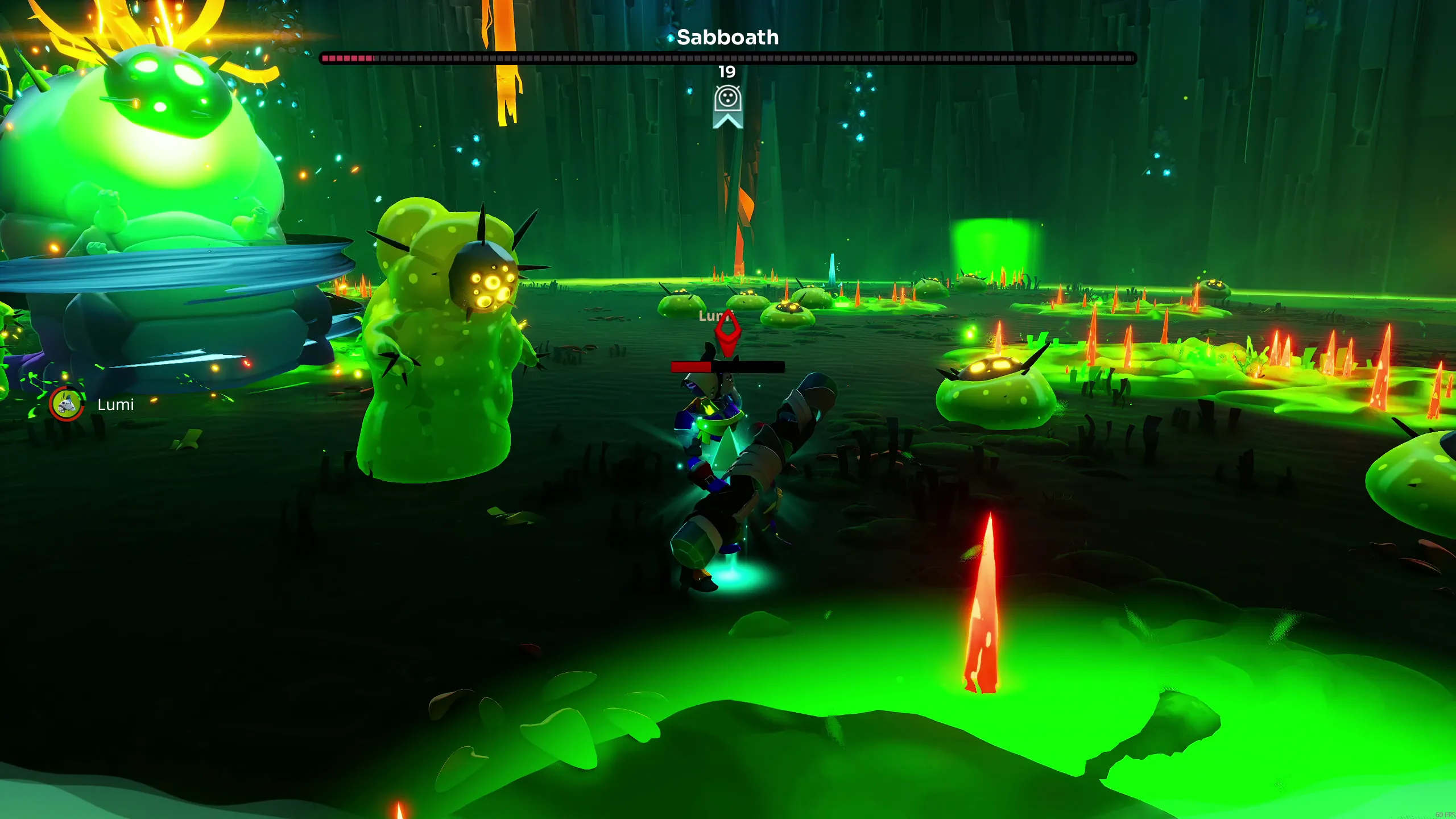Viewport: 1456px width, 819px height.
Task: Click the Sabboath name label
Action: [x=728, y=38]
